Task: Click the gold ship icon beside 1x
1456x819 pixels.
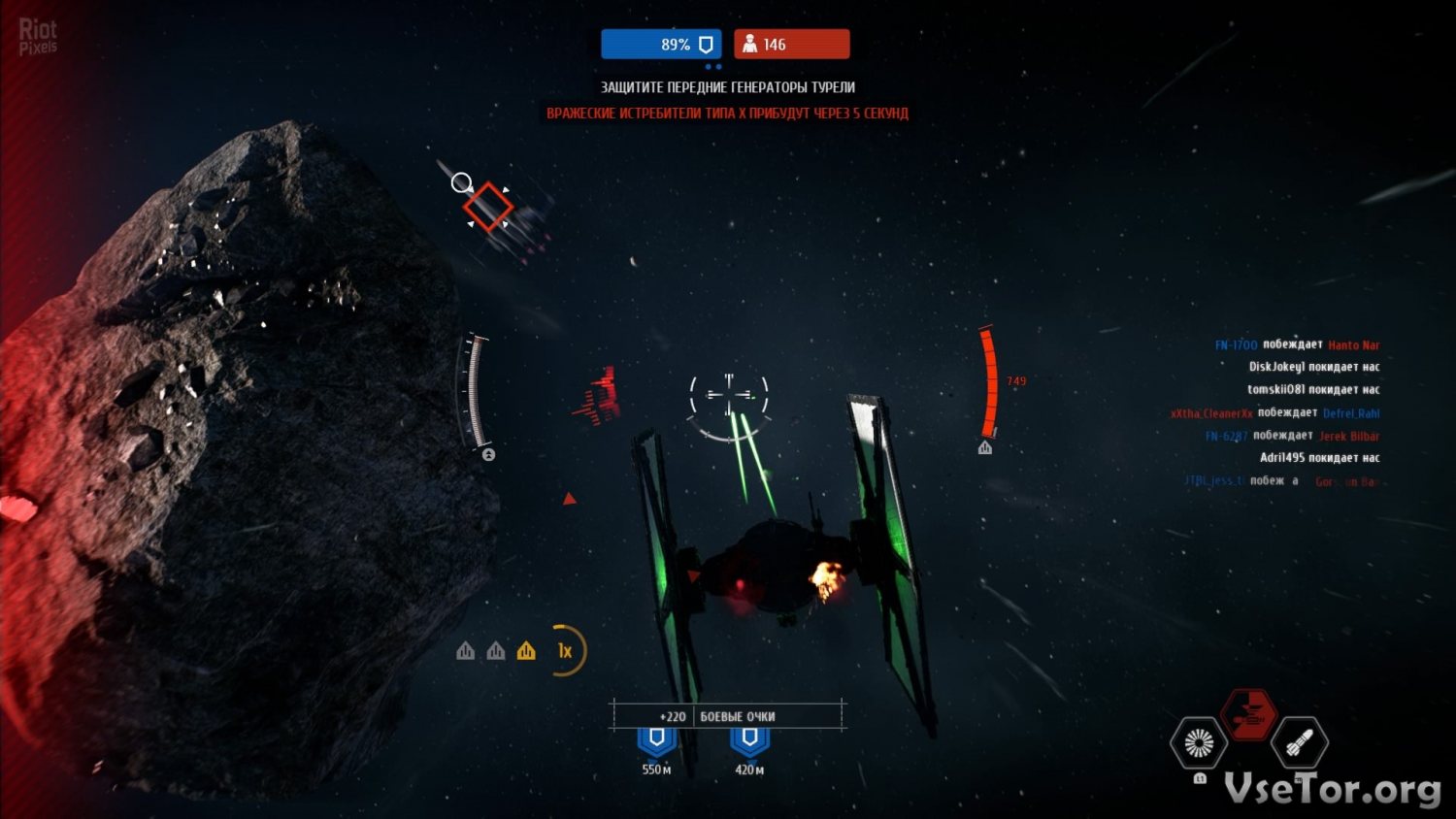Action: (526, 651)
